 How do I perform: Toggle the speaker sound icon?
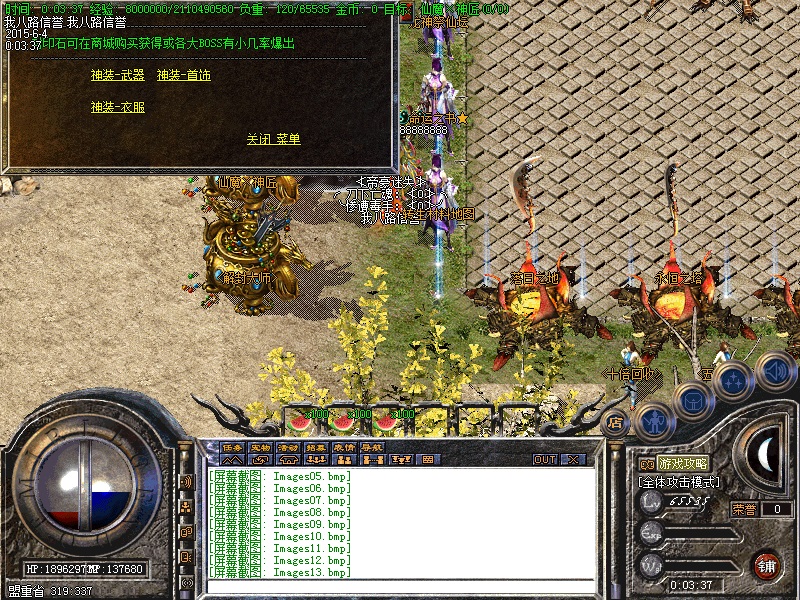click(775, 370)
